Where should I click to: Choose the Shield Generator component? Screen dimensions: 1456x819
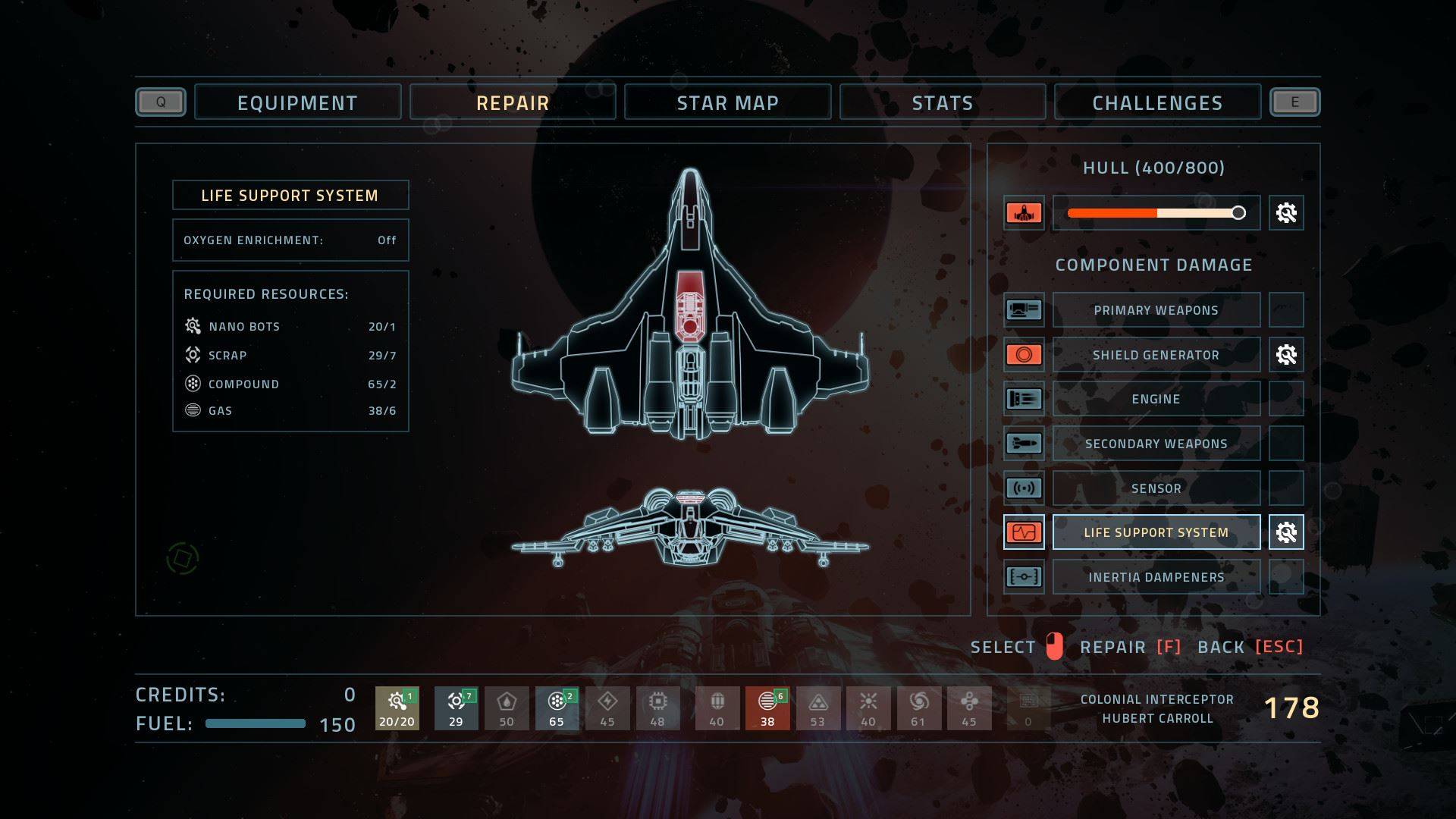pos(1156,355)
